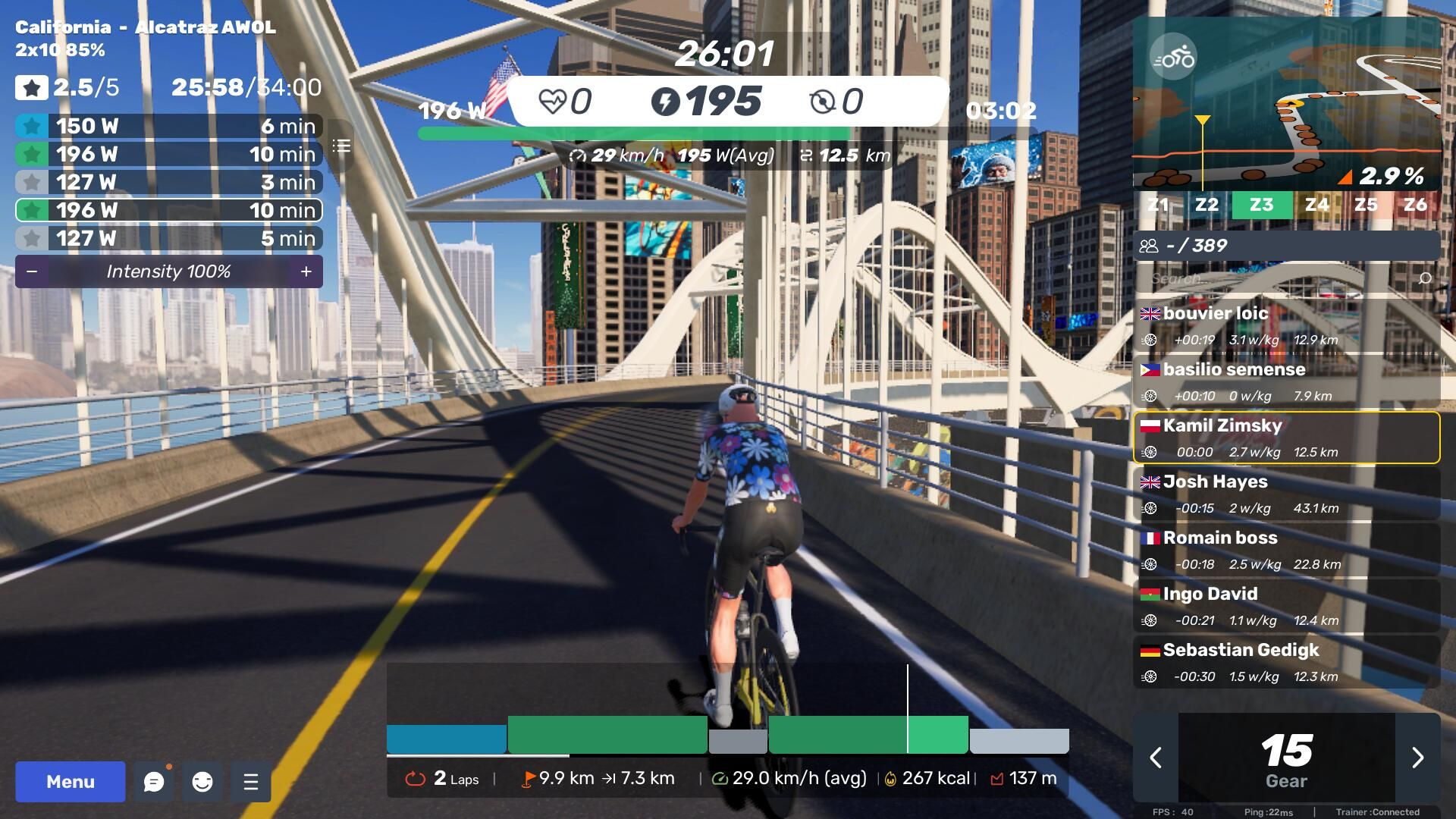The image size is (1456, 819).
Task: Select the 150 W 6 min interval
Action: point(168,126)
